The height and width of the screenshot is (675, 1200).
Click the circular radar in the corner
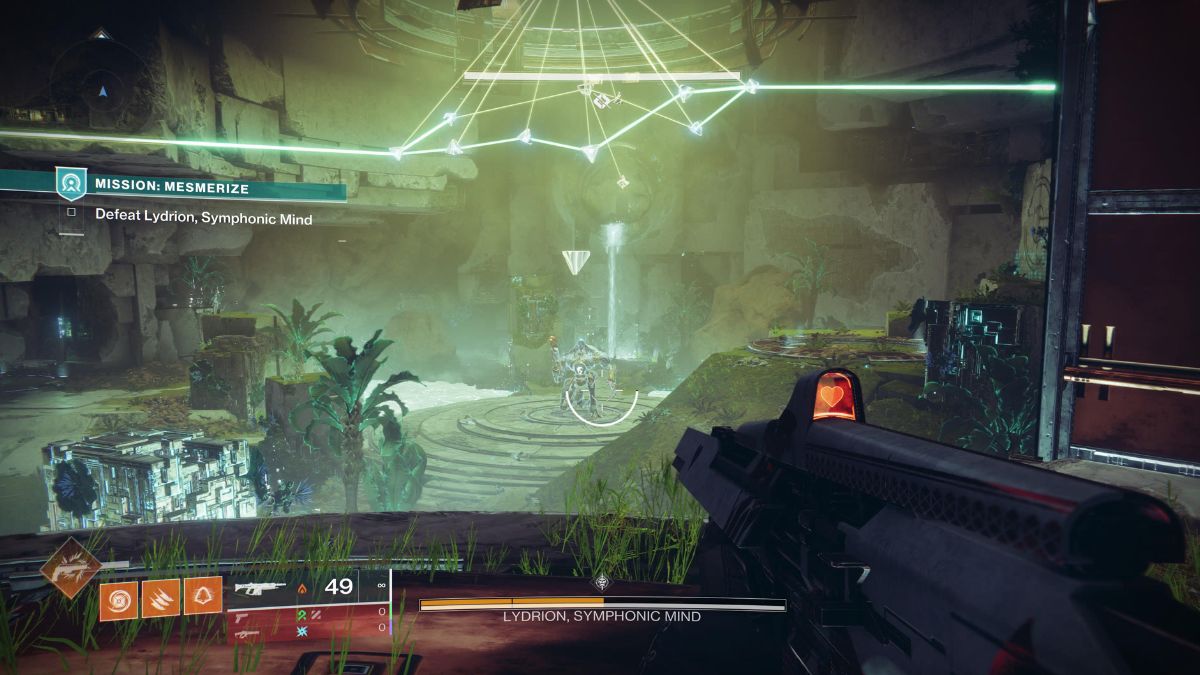100,90
